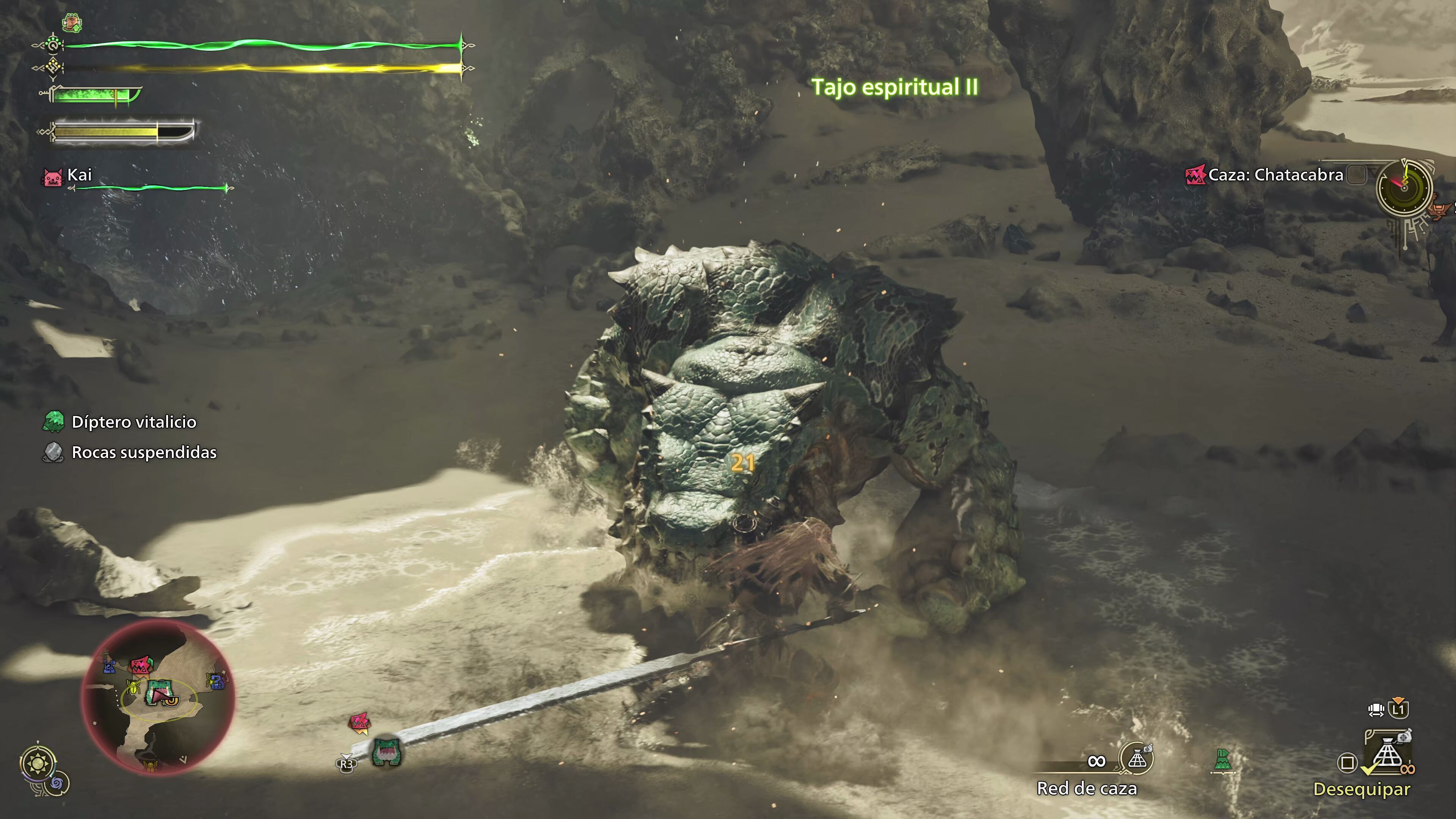Click the quest timer clock dial

click(1404, 188)
